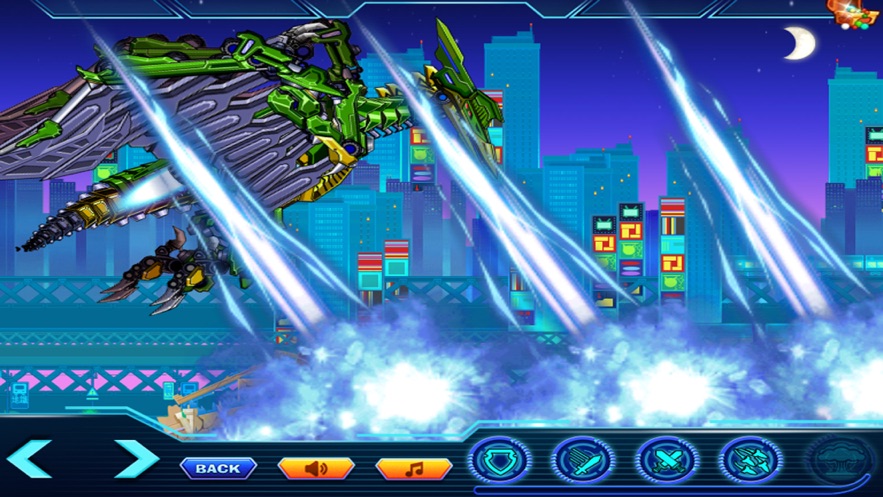Toggle music with the note button
This screenshot has width=883, height=497.
[x=413, y=468]
